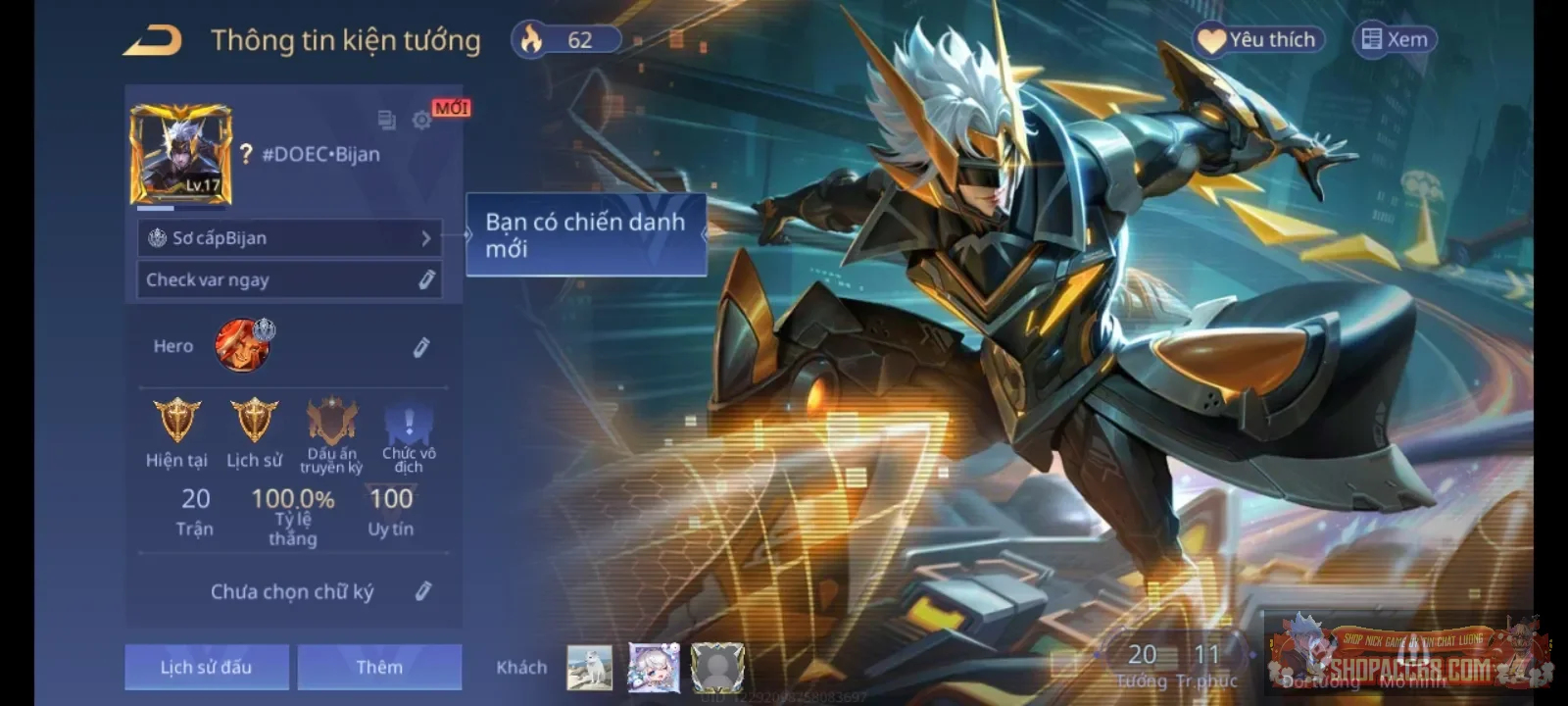Tap the flame activity counter showing 62
The image size is (1568, 706).
pos(566,39)
